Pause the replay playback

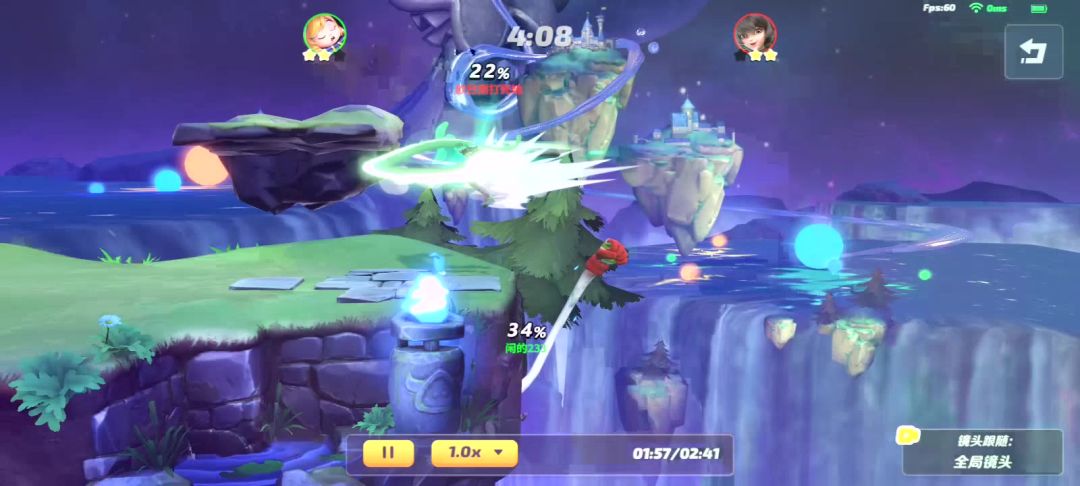pyautogui.click(x=388, y=452)
